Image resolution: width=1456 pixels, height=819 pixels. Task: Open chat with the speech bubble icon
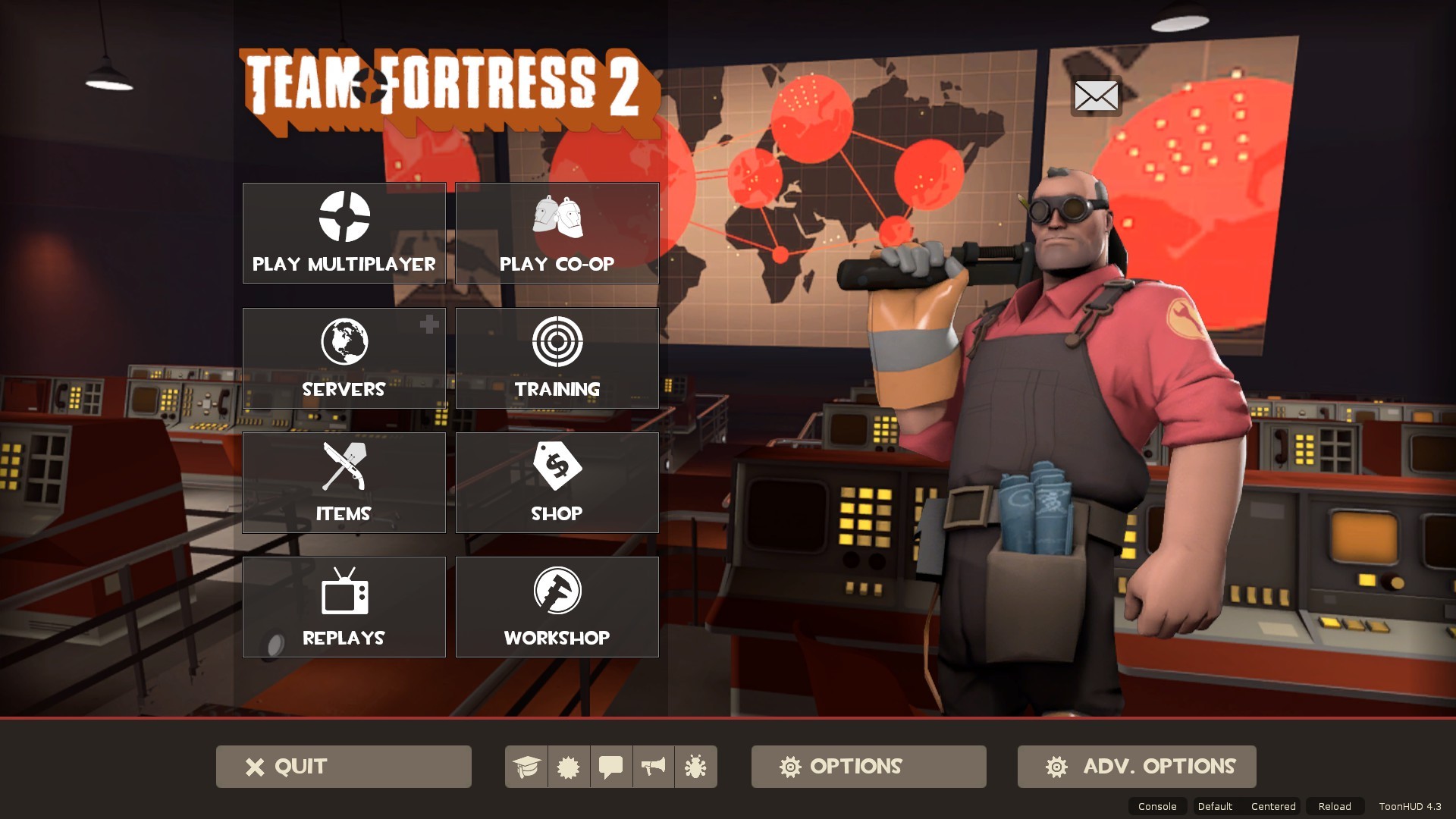click(611, 767)
